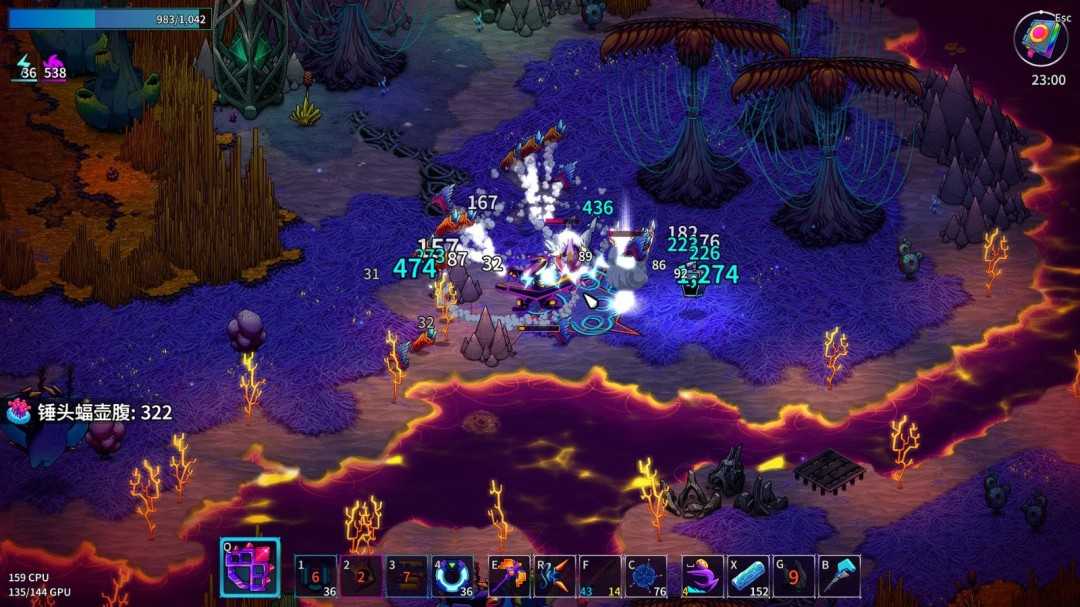Select the dark F slot showing 43
The height and width of the screenshot is (607, 1080).
pos(600,577)
